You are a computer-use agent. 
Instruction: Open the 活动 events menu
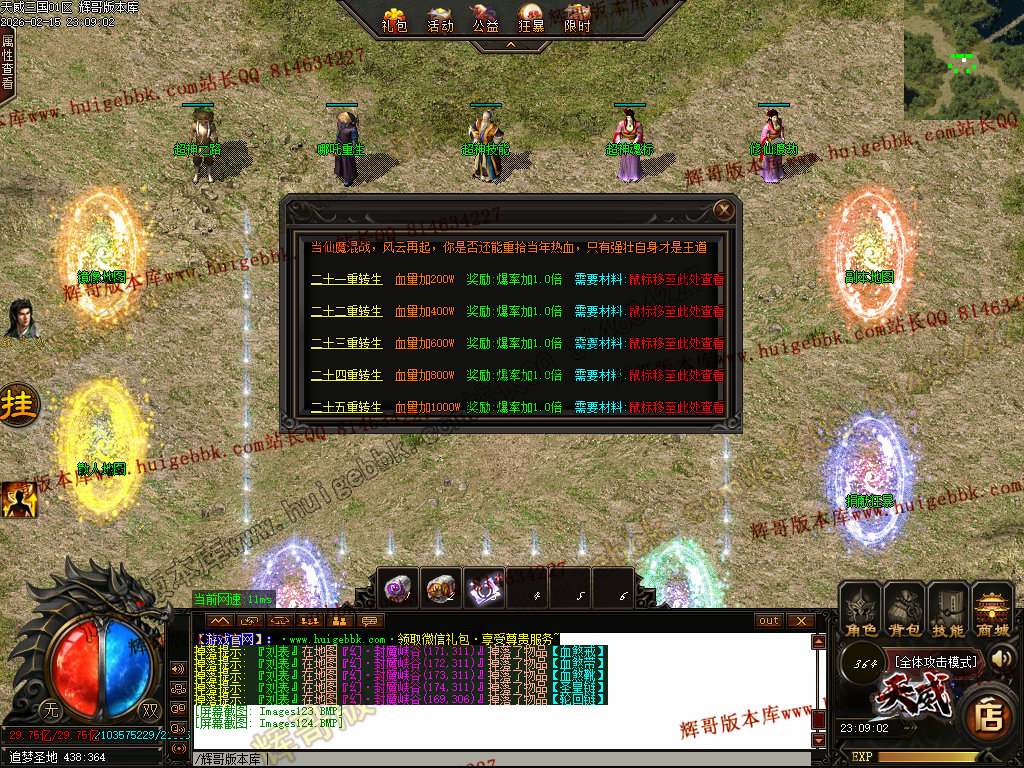(440, 19)
